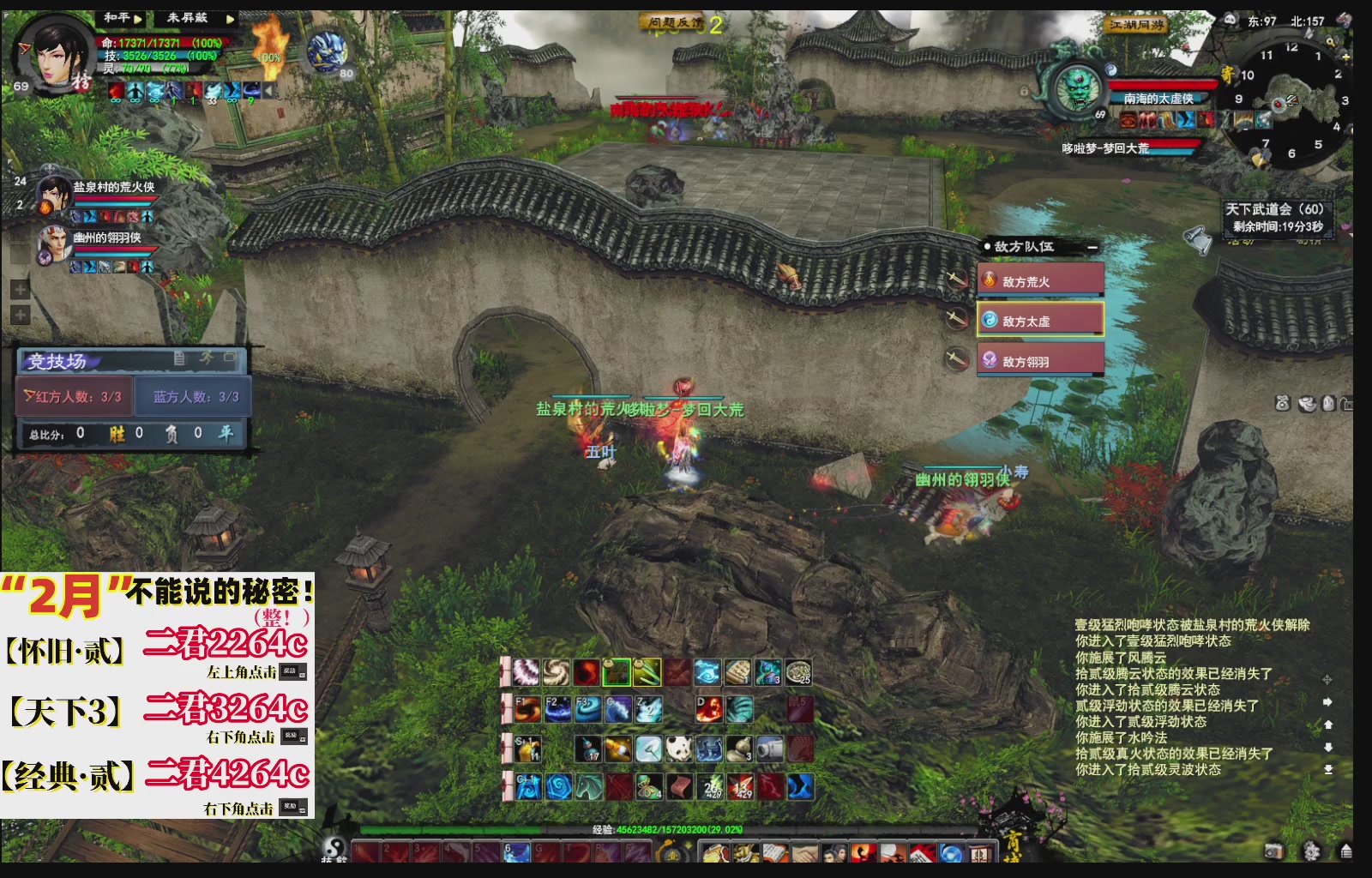Click the wave skill bound to Z
Image resolution: width=1372 pixels, height=878 pixels.
pos(649,708)
